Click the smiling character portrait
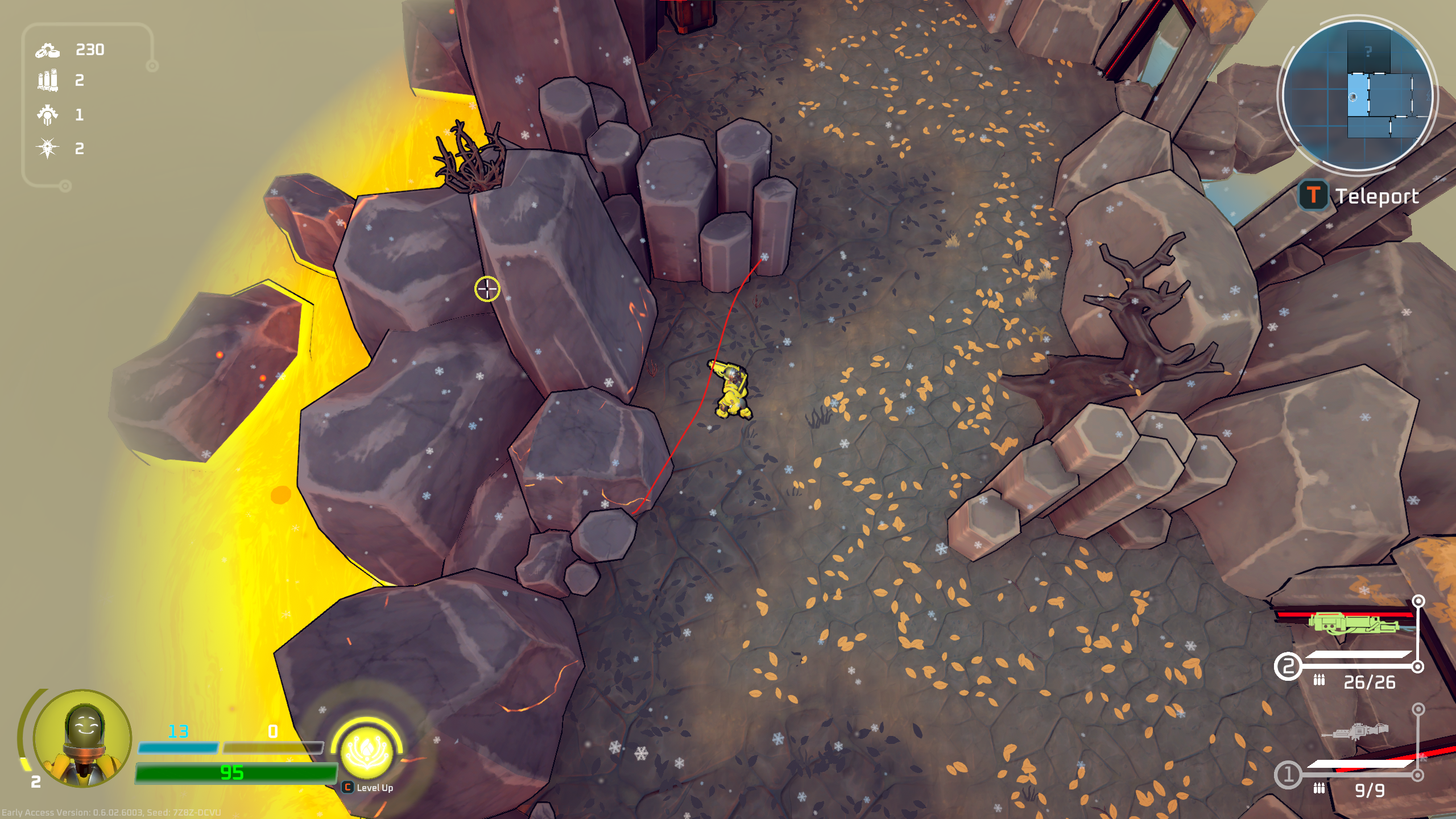 coord(83,738)
